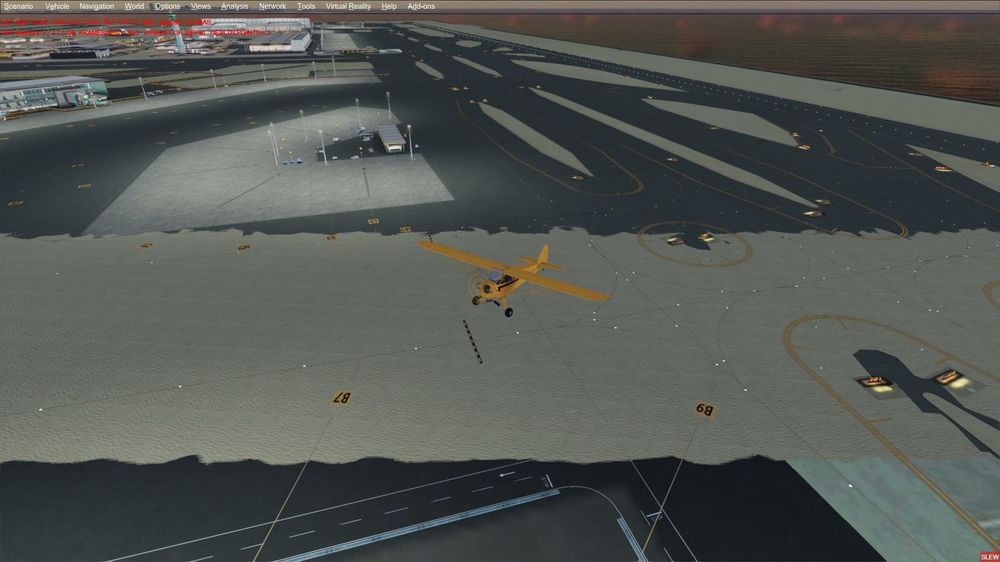Open the Views menu
This screenshot has width=1000, height=562.
pyautogui.click(x=201, y=6)
